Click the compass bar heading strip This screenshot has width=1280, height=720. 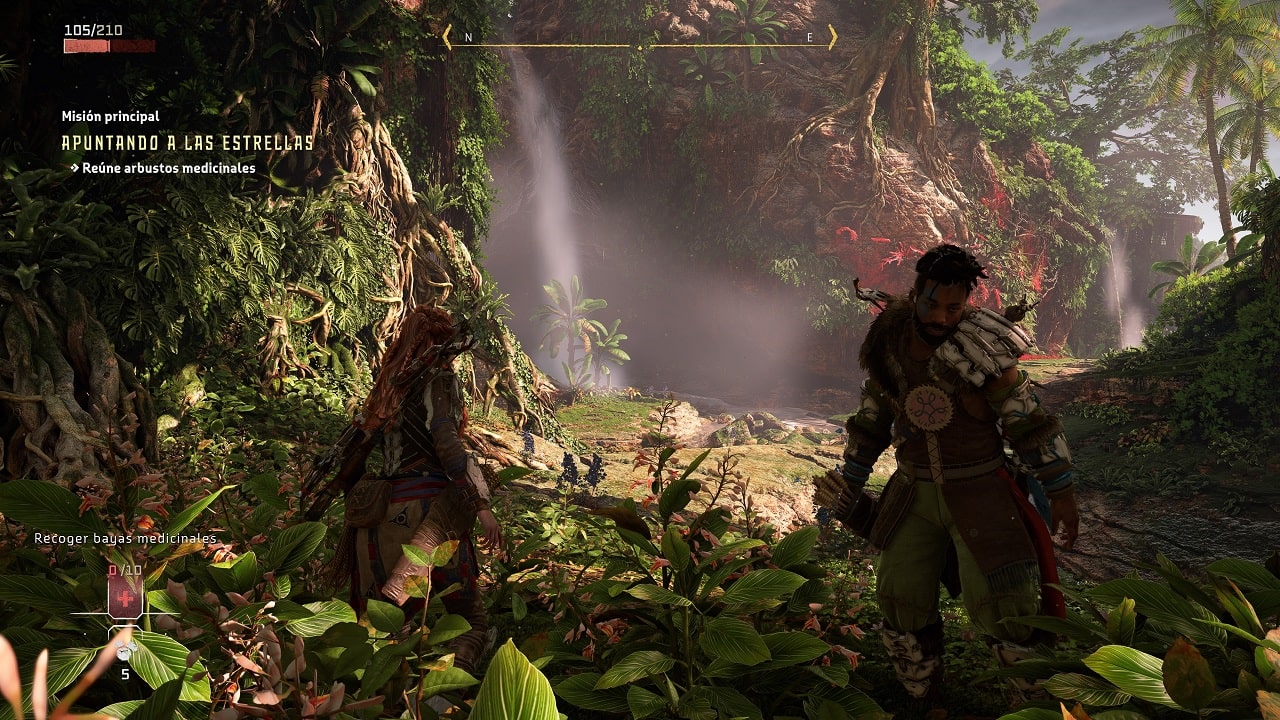640,39
